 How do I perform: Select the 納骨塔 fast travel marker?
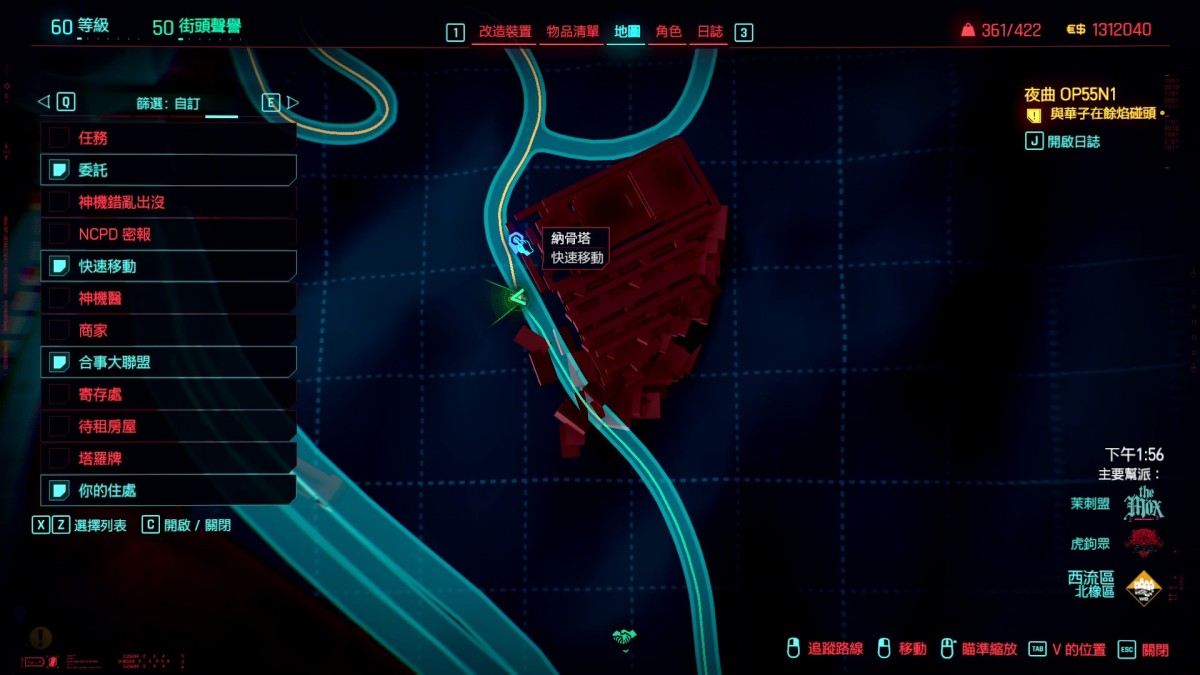pos(518,243)
